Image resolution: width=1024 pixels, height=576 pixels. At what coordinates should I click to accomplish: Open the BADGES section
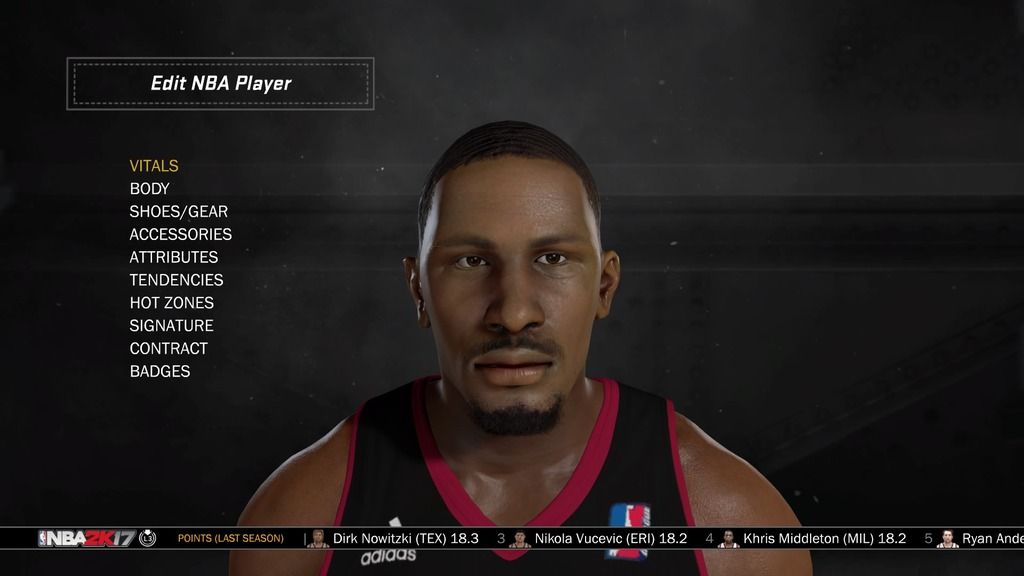[160, 371]
